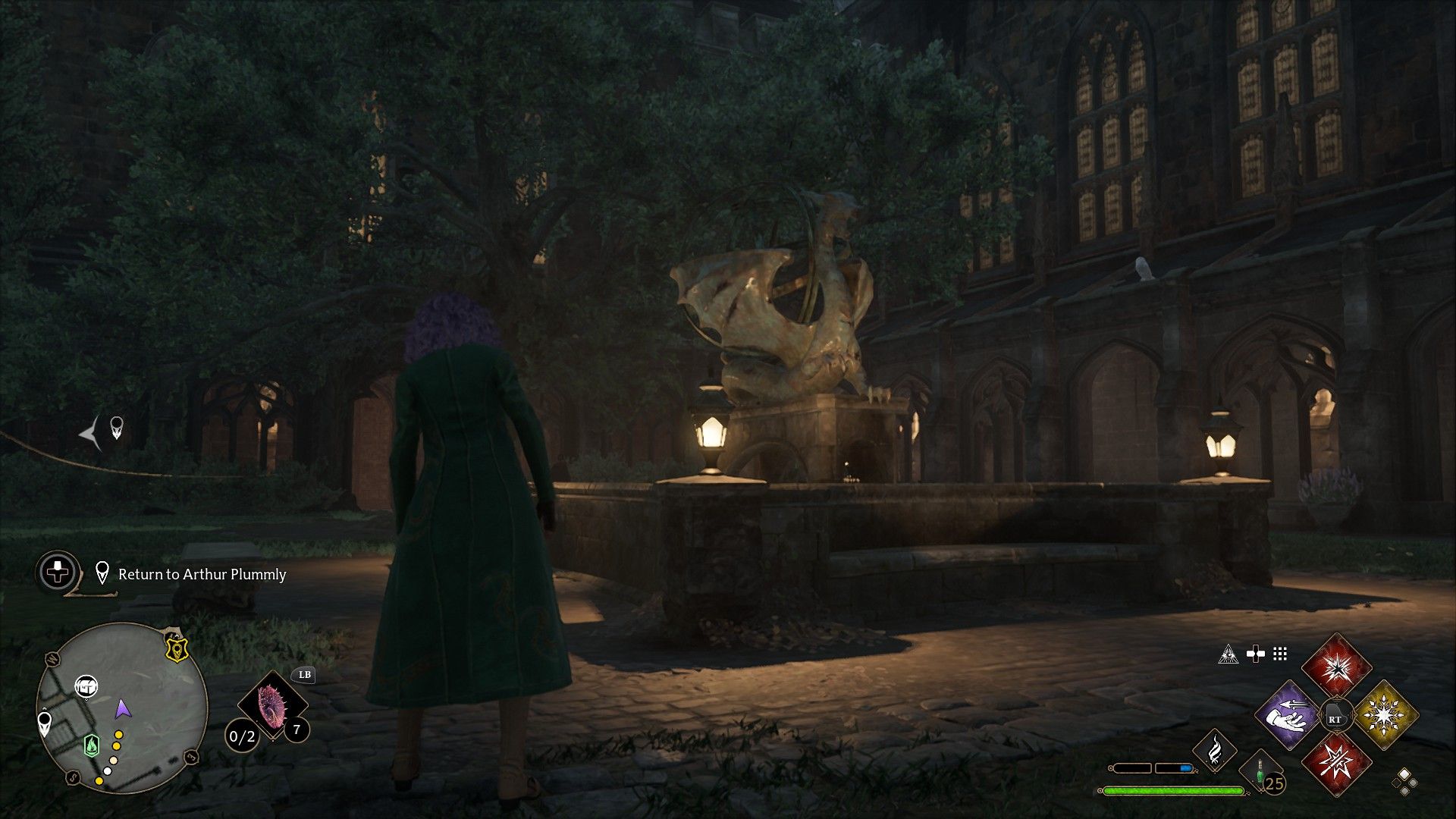
Task: Toggle the D-pad shortcut indicator
Action: click(1256, 653)
